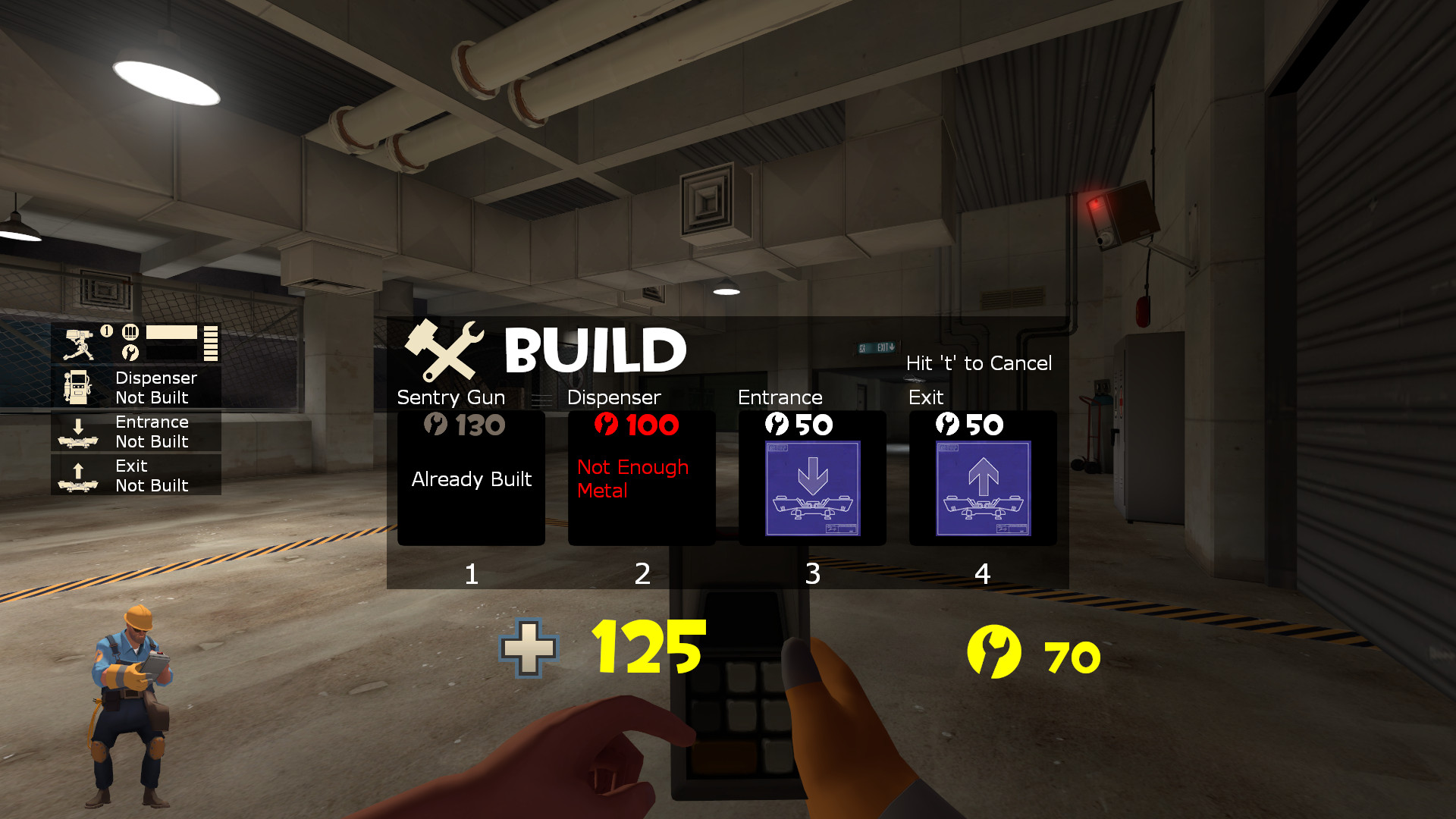Click the Dispenser label in the BUILD menu
Screen dimensions: 1456x819
pos(614,397)
